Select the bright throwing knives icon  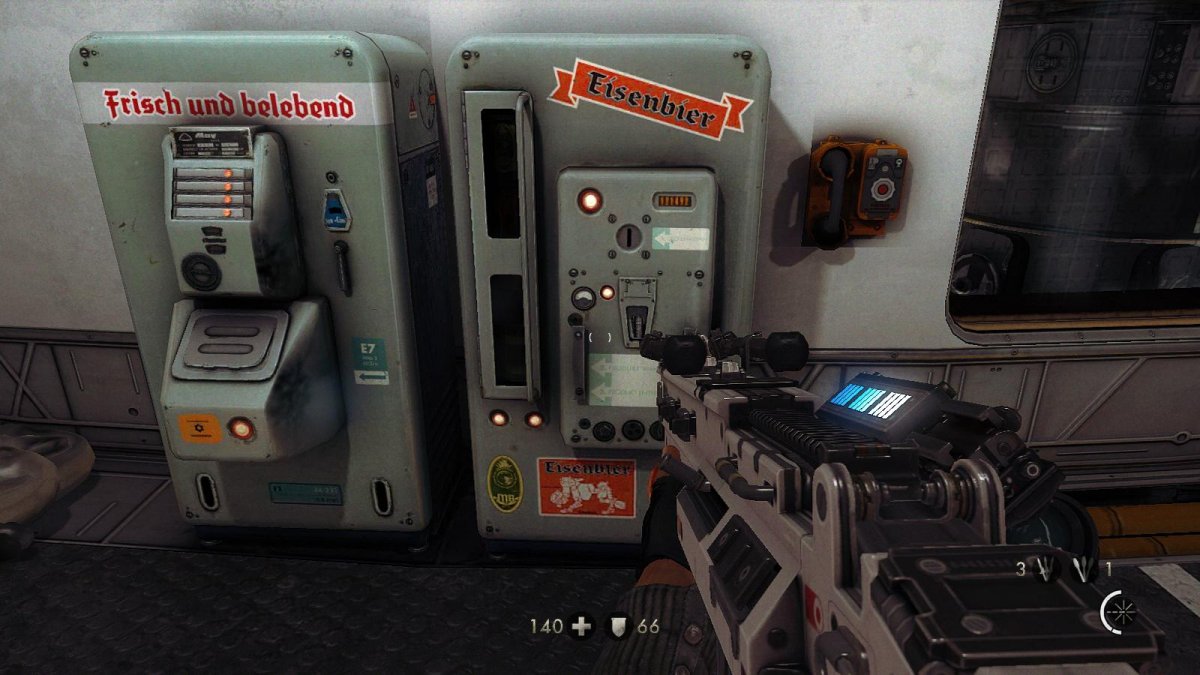coord(1082,570)
